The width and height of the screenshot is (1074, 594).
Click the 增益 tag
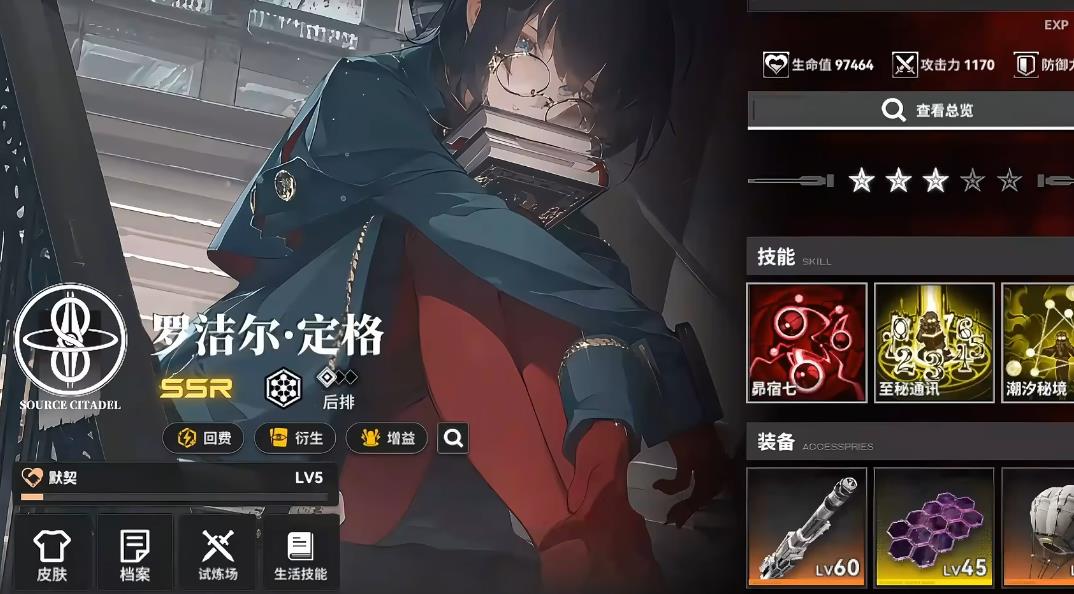click(x=387, y=438)
